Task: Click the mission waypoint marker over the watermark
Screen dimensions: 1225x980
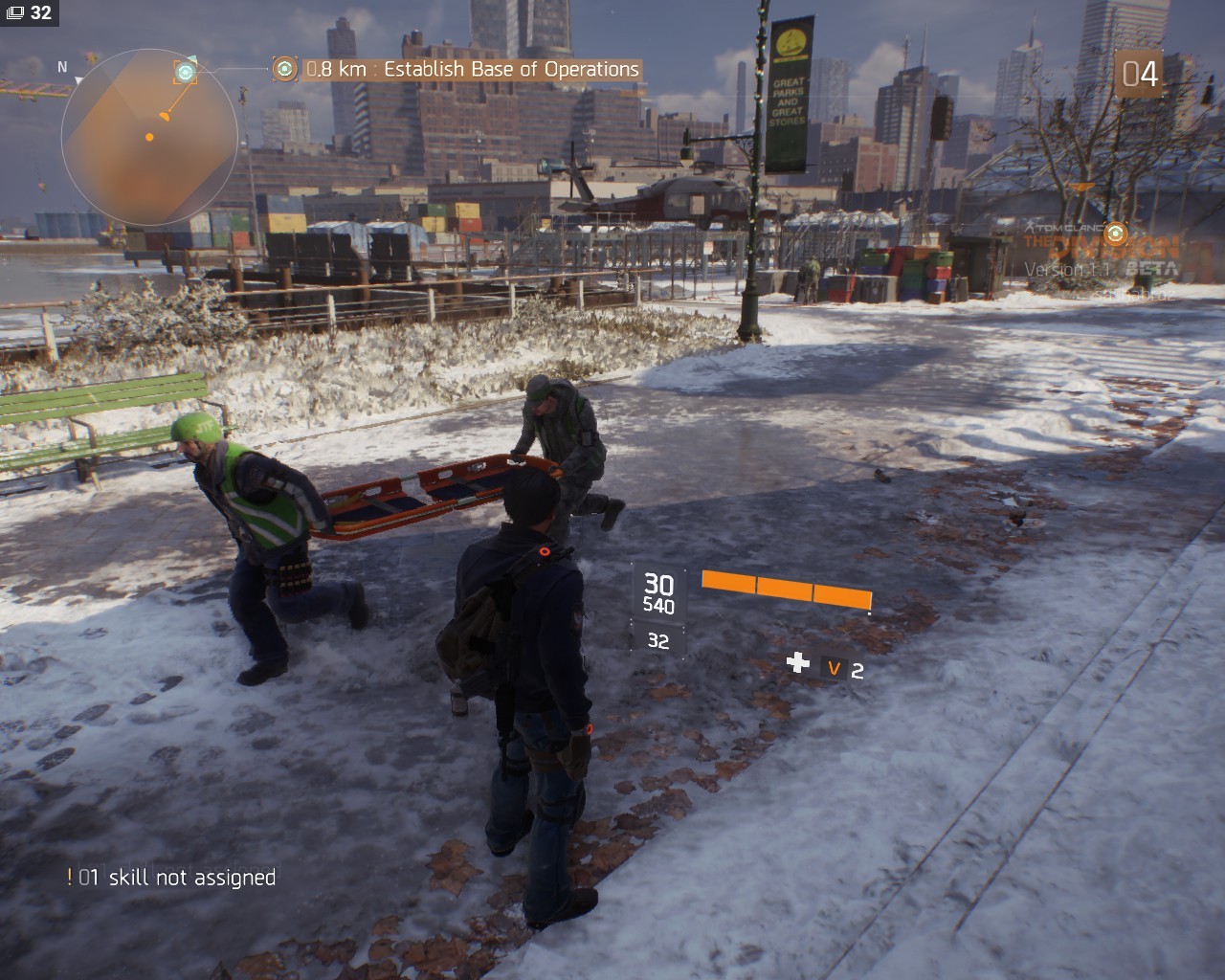Action: 1113,233
